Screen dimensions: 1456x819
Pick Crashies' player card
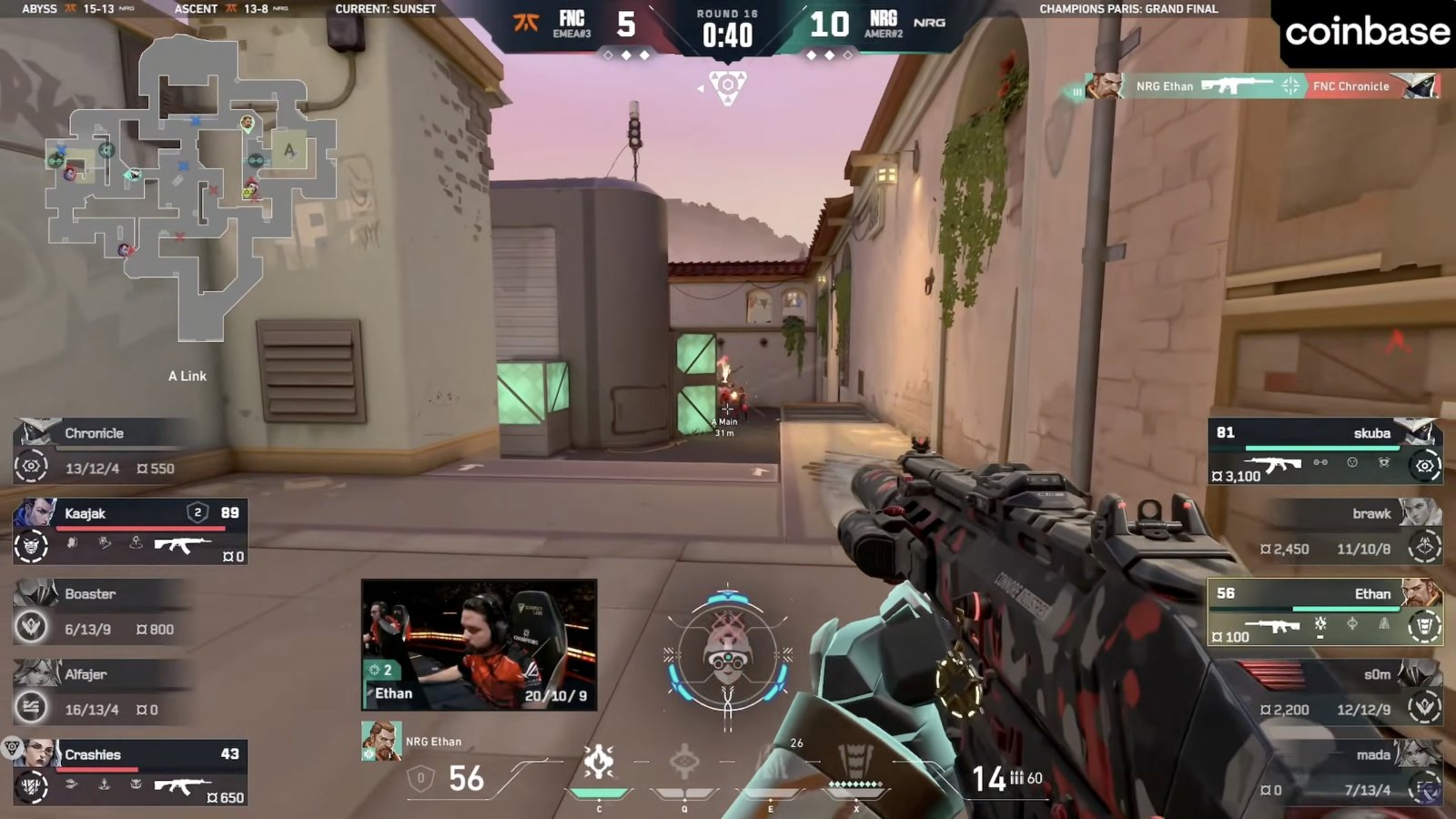coord(130,772)
